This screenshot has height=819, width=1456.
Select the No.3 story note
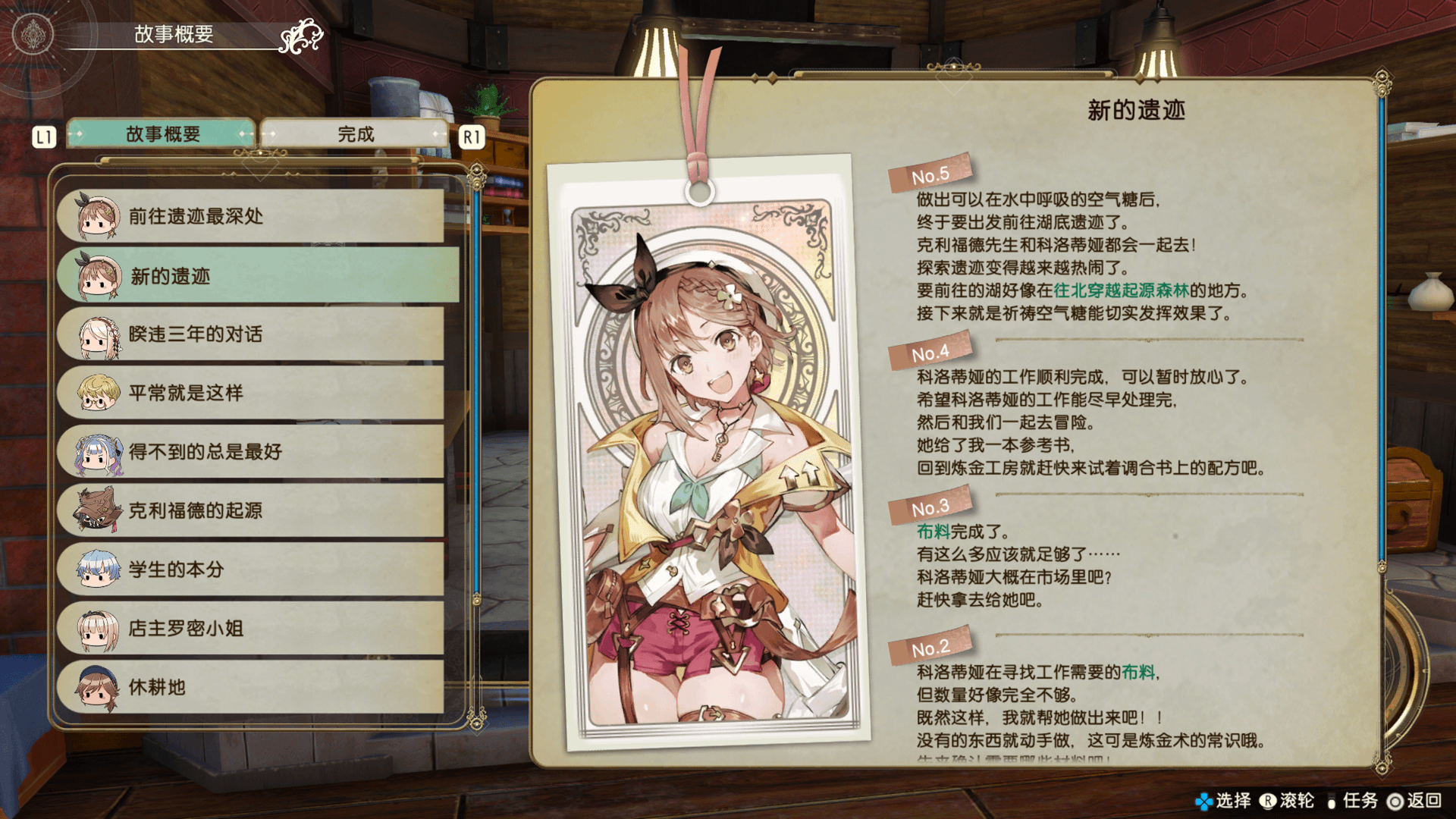coord(930,507)
